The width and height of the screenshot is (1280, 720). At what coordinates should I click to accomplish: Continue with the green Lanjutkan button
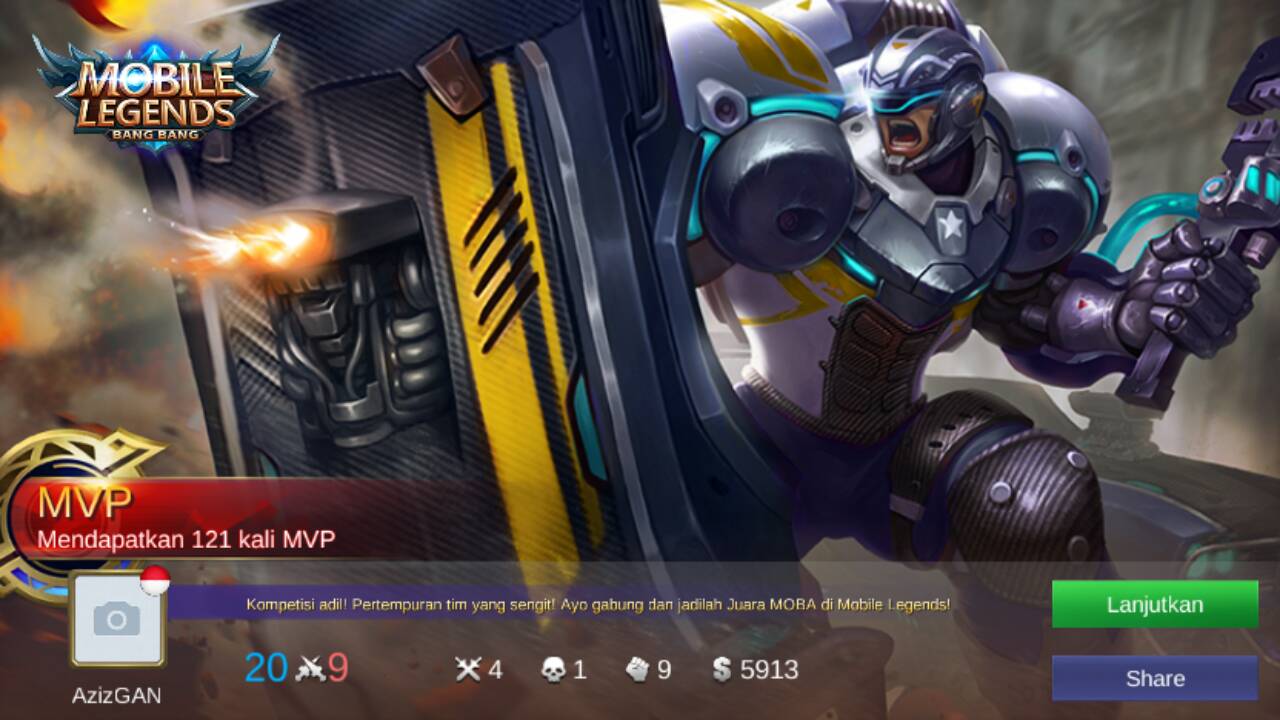1154,605
